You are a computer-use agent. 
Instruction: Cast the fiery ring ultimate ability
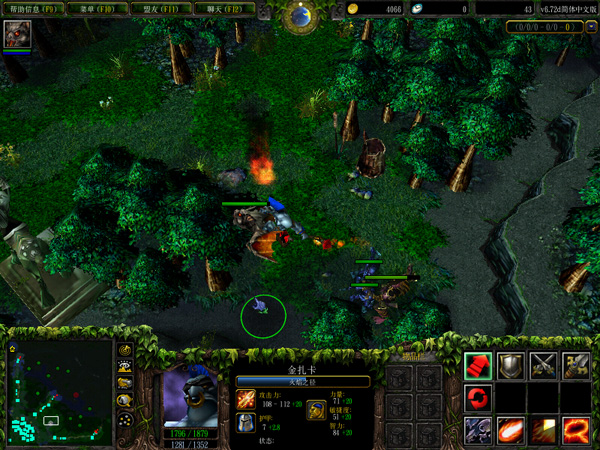[577, 430]
